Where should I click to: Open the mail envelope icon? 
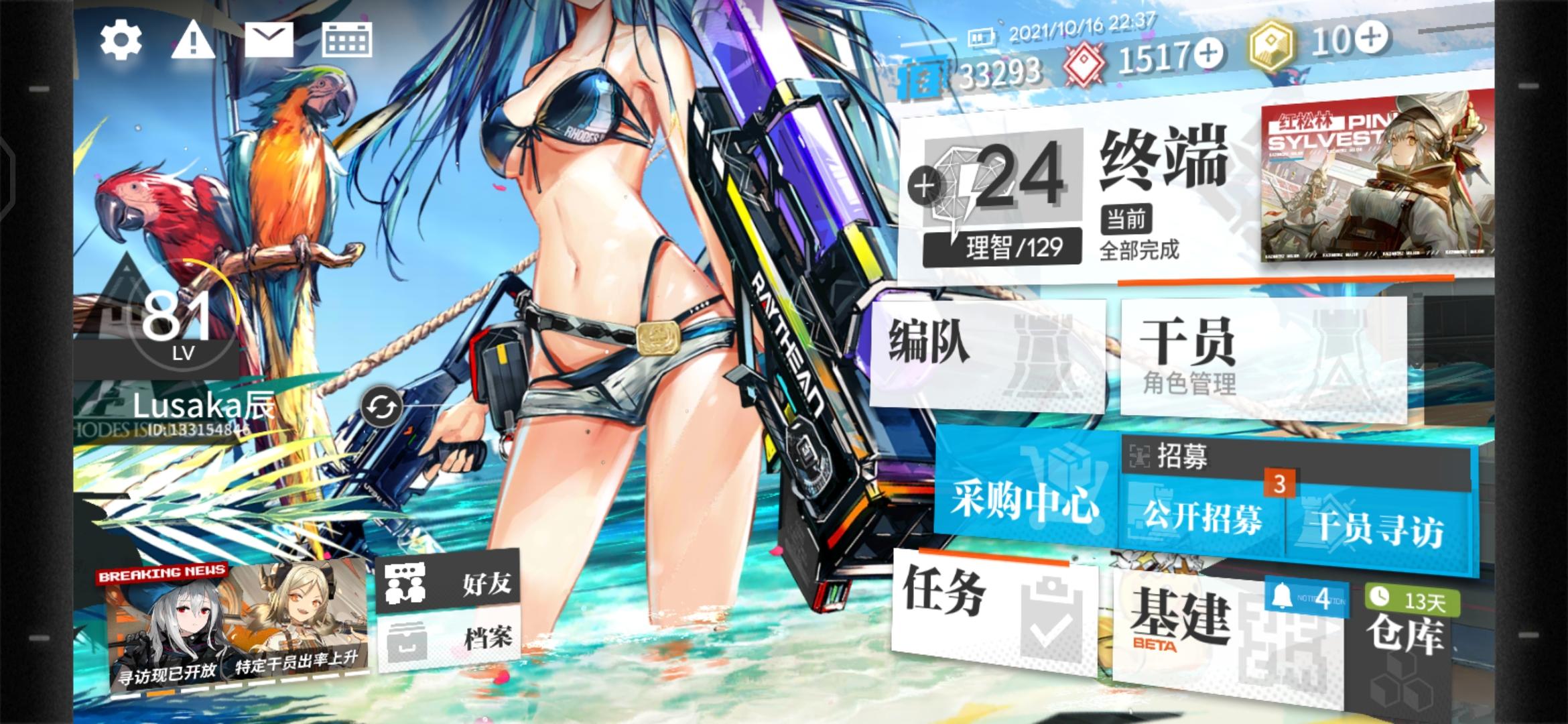[x=267, y=42]
